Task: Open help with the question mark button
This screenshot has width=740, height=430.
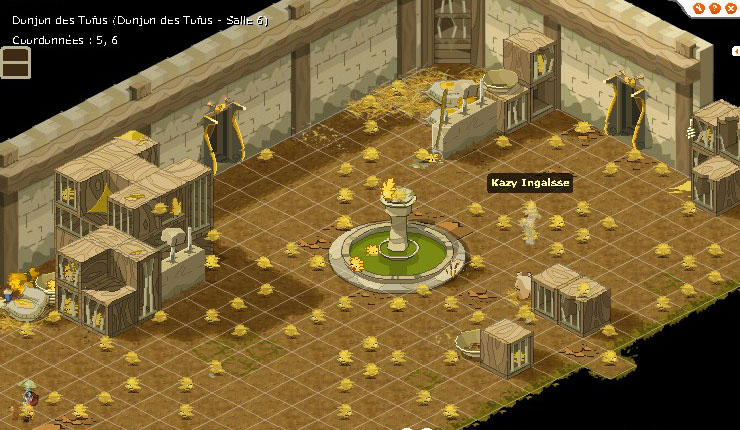Action: pos(713,8)
